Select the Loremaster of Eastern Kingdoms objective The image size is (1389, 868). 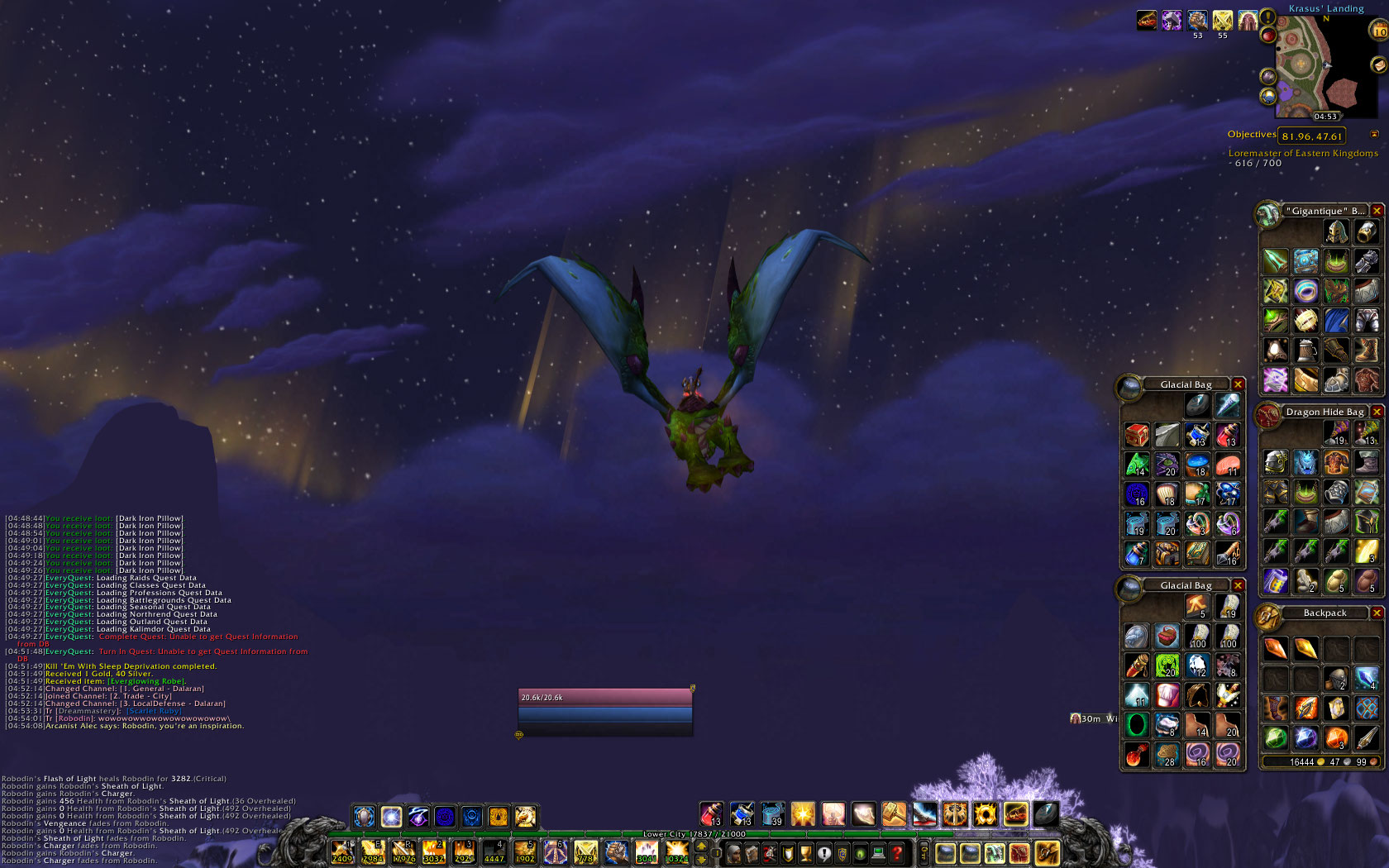(1303, 153)
